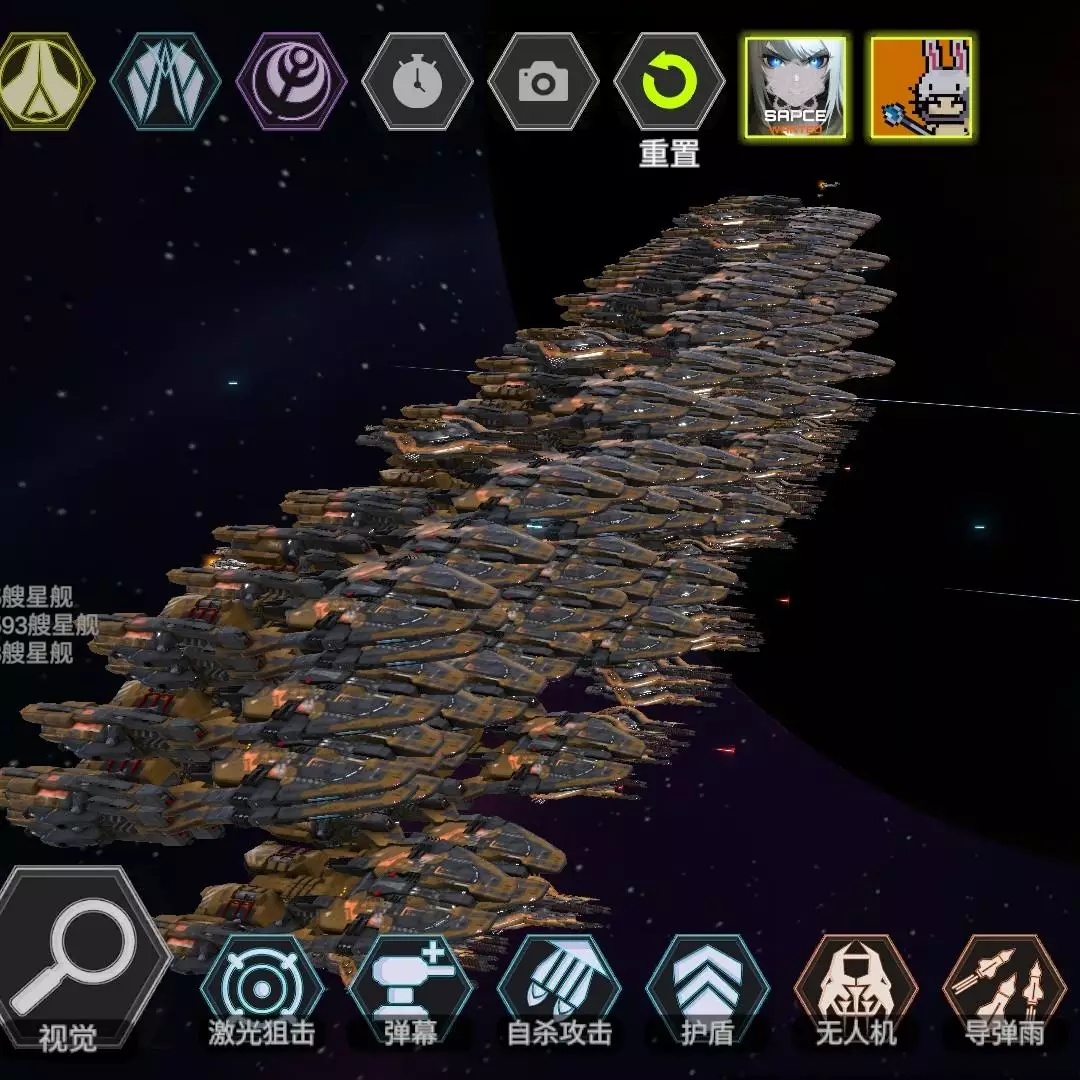Screen dimensions: 1080x1080
Task: Open the white-haired girl avatar portrait
Action: (795, 87)
